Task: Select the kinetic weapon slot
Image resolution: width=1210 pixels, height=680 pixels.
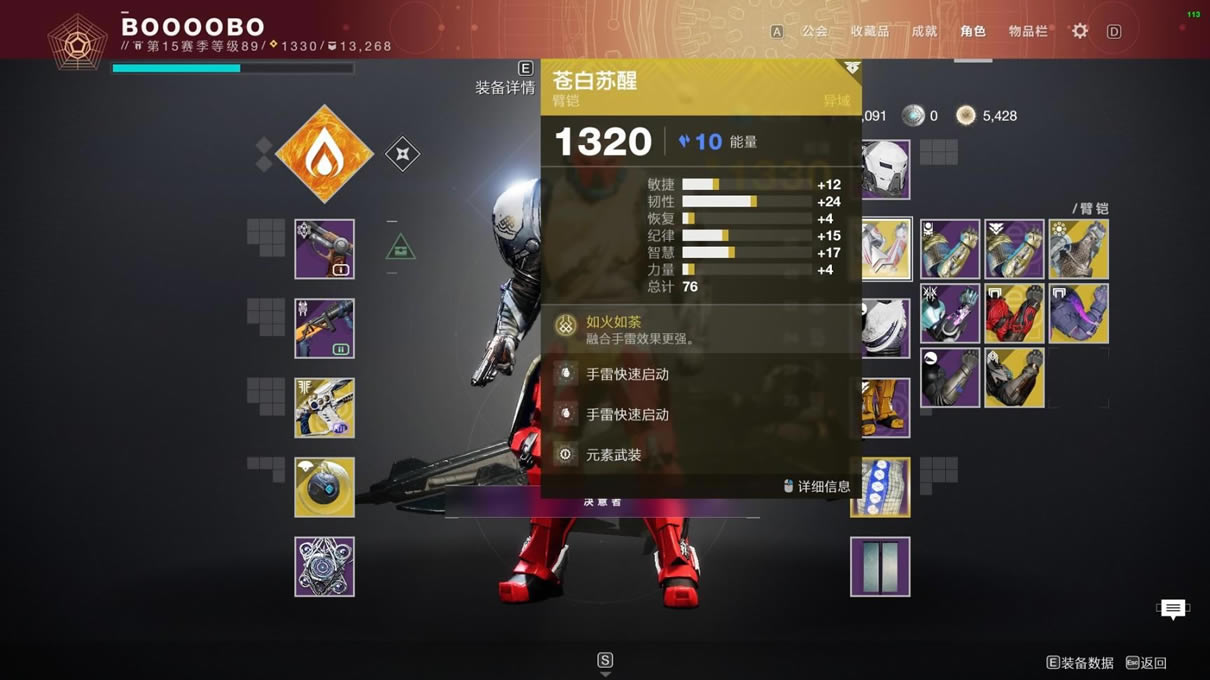Action: (324, 249)
